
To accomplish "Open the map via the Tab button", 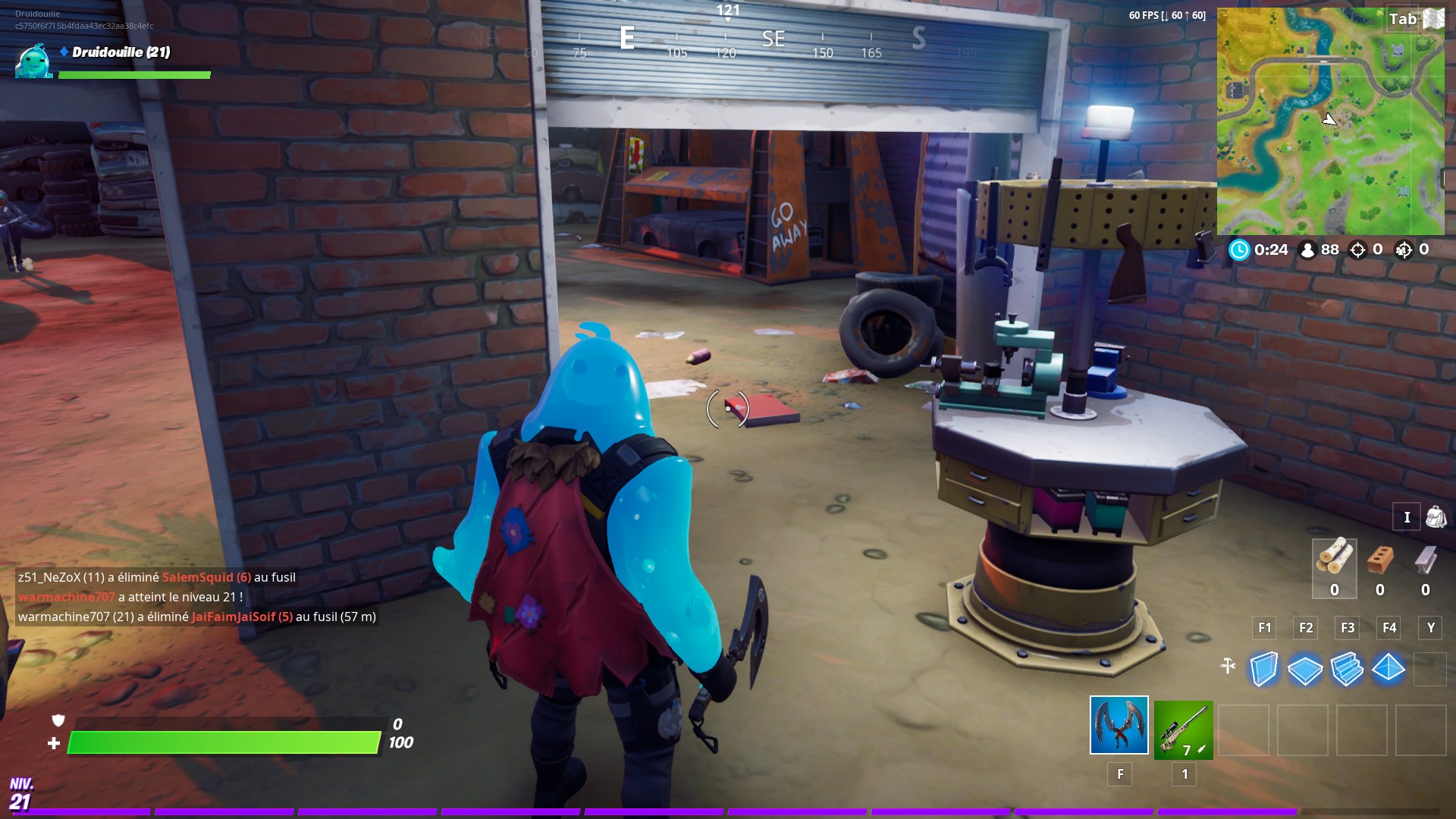I will 1404,20.
